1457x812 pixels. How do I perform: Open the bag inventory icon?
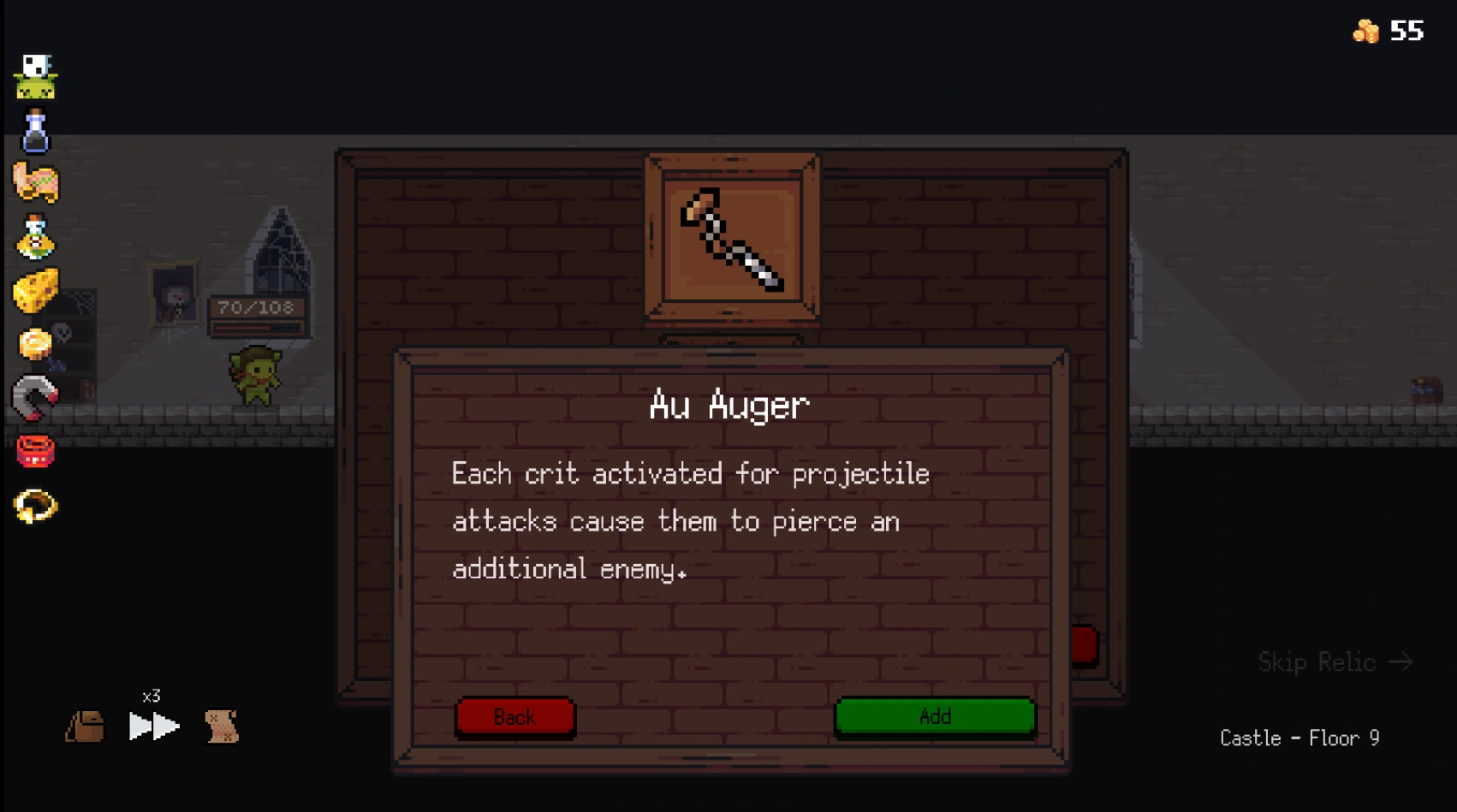(86, 727)
